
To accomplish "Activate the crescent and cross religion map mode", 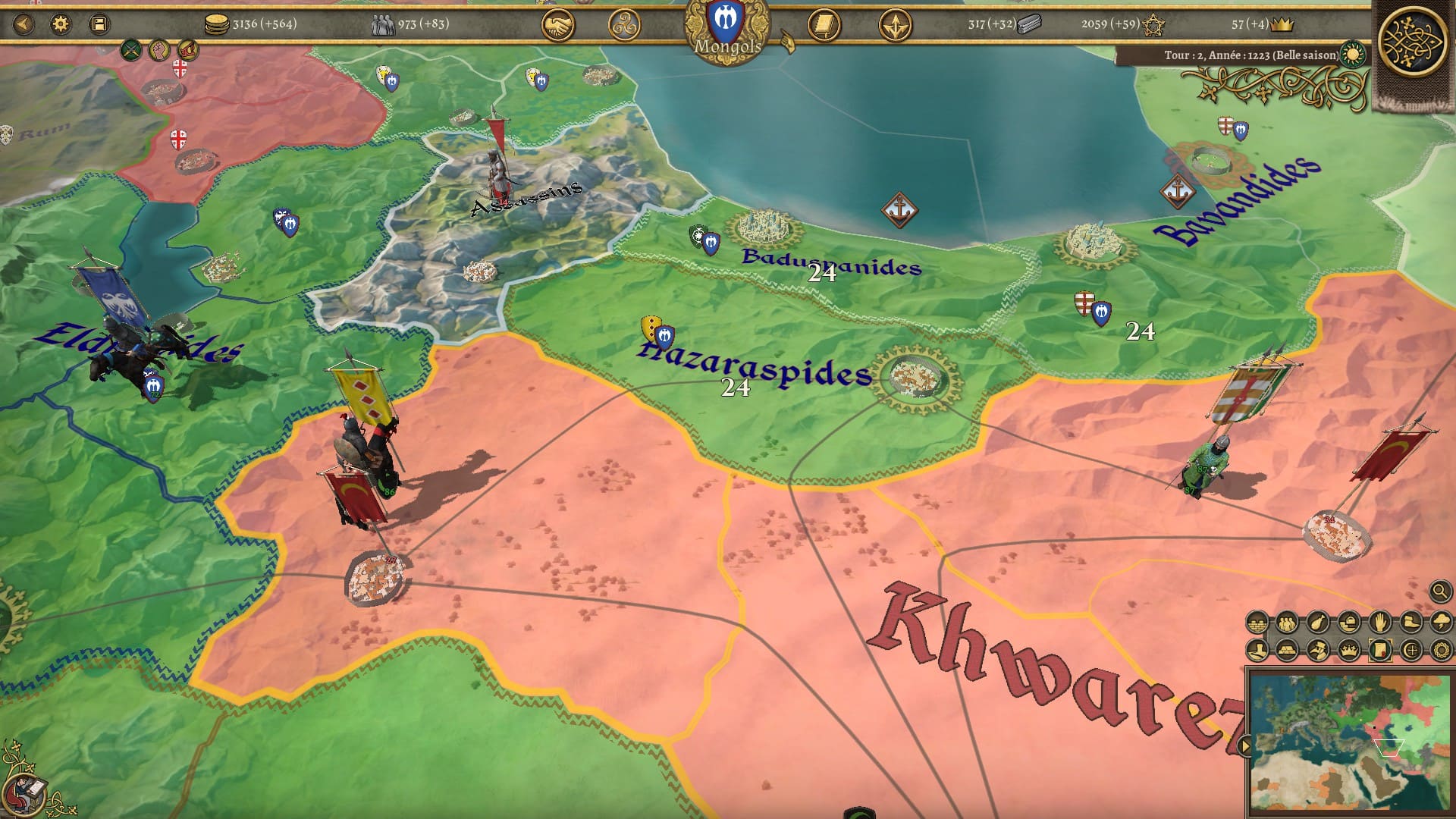I will [1410, 650].
